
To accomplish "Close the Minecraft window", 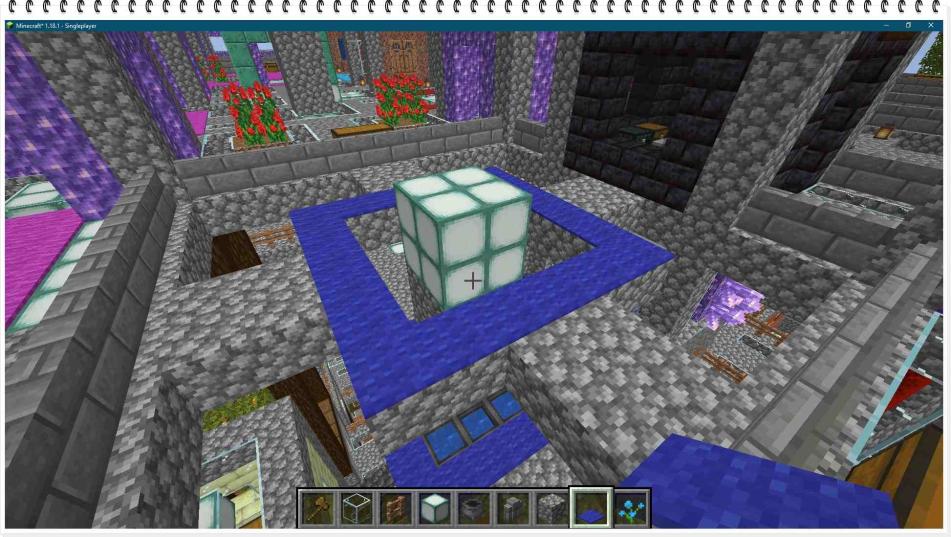I will tap(931, 25).
